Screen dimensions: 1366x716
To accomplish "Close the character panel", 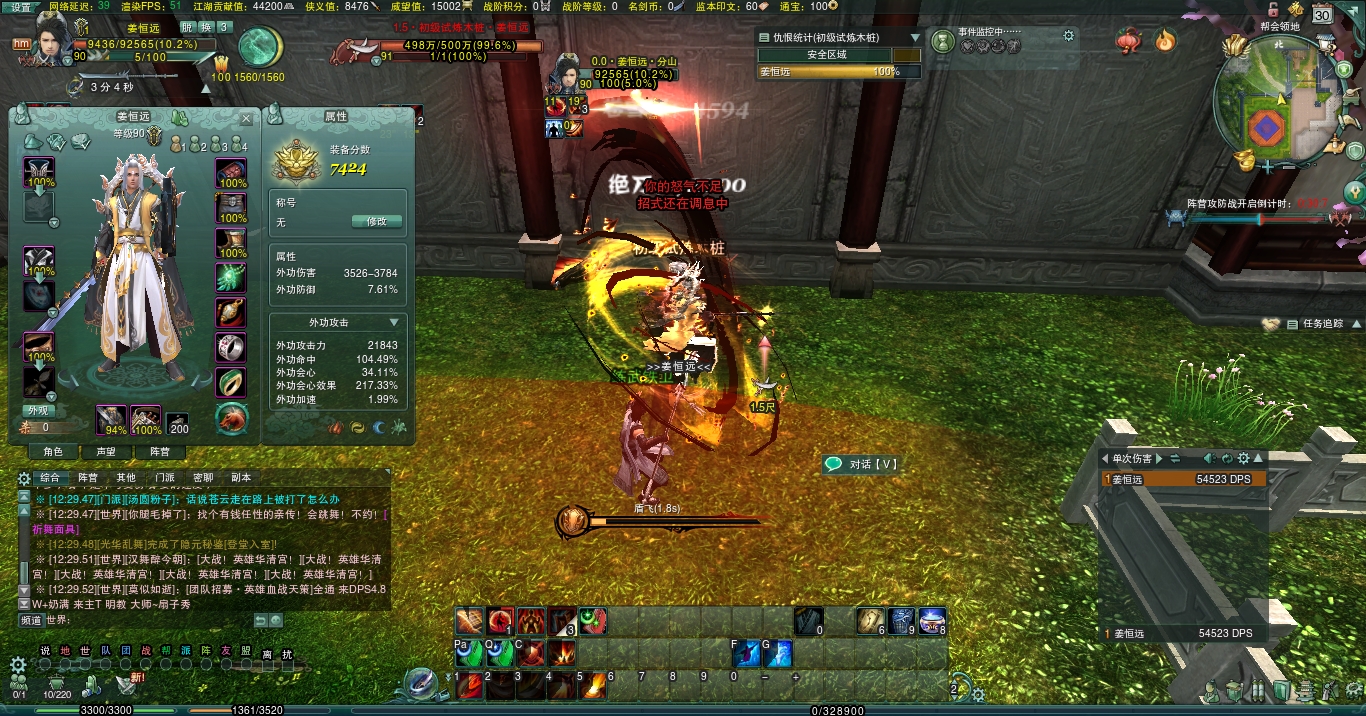I will tap(247, 118).
